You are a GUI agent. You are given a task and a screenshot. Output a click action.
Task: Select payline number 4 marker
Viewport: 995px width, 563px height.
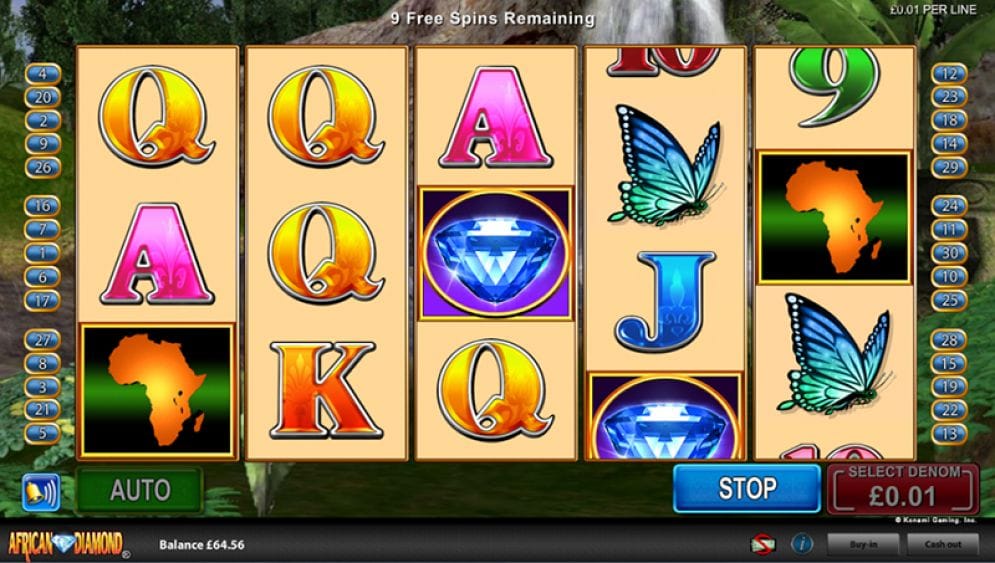tap(43, 73)
